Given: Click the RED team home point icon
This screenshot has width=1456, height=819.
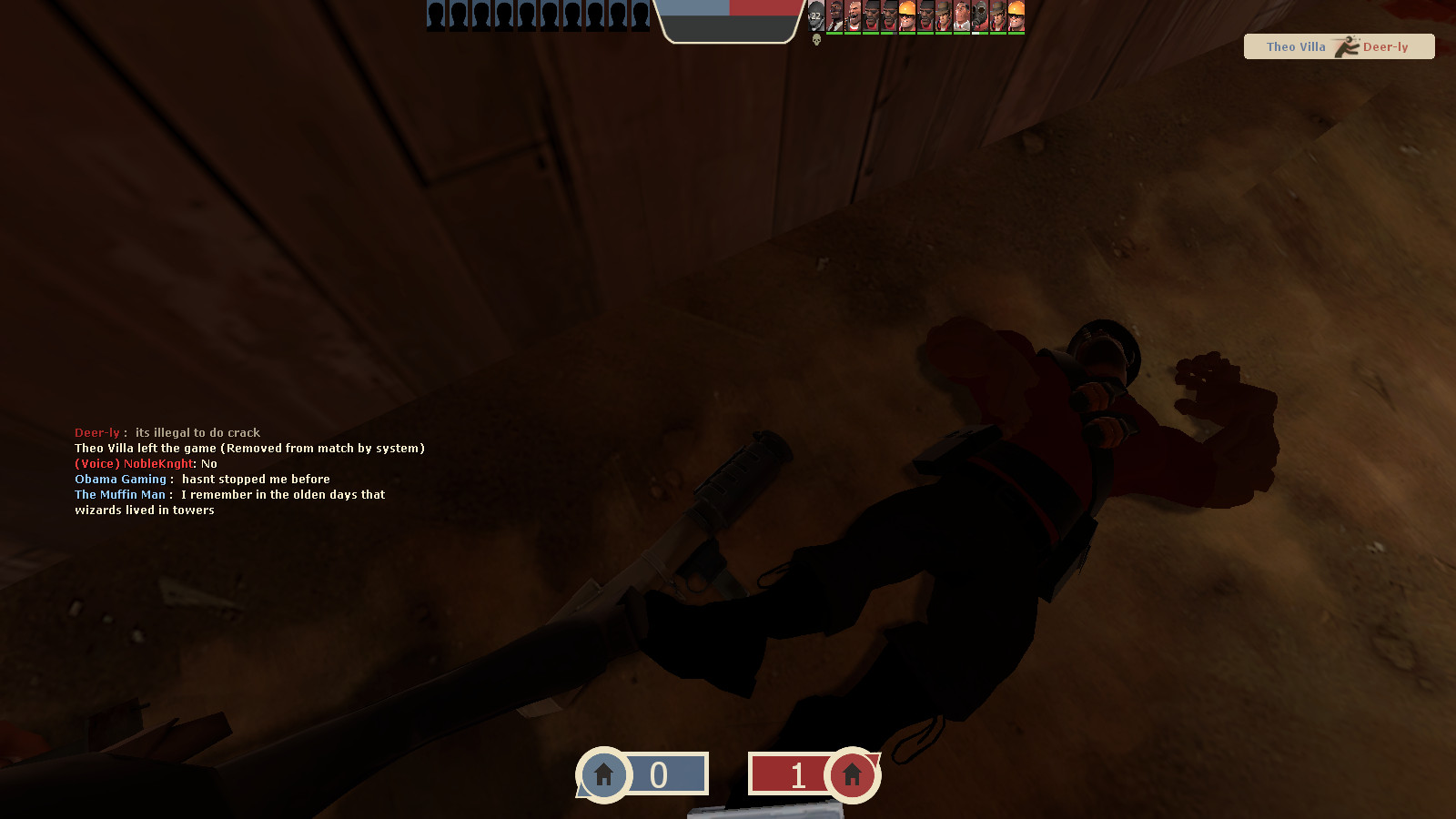Looking at the screenshot, I should (x=851, y=774).
